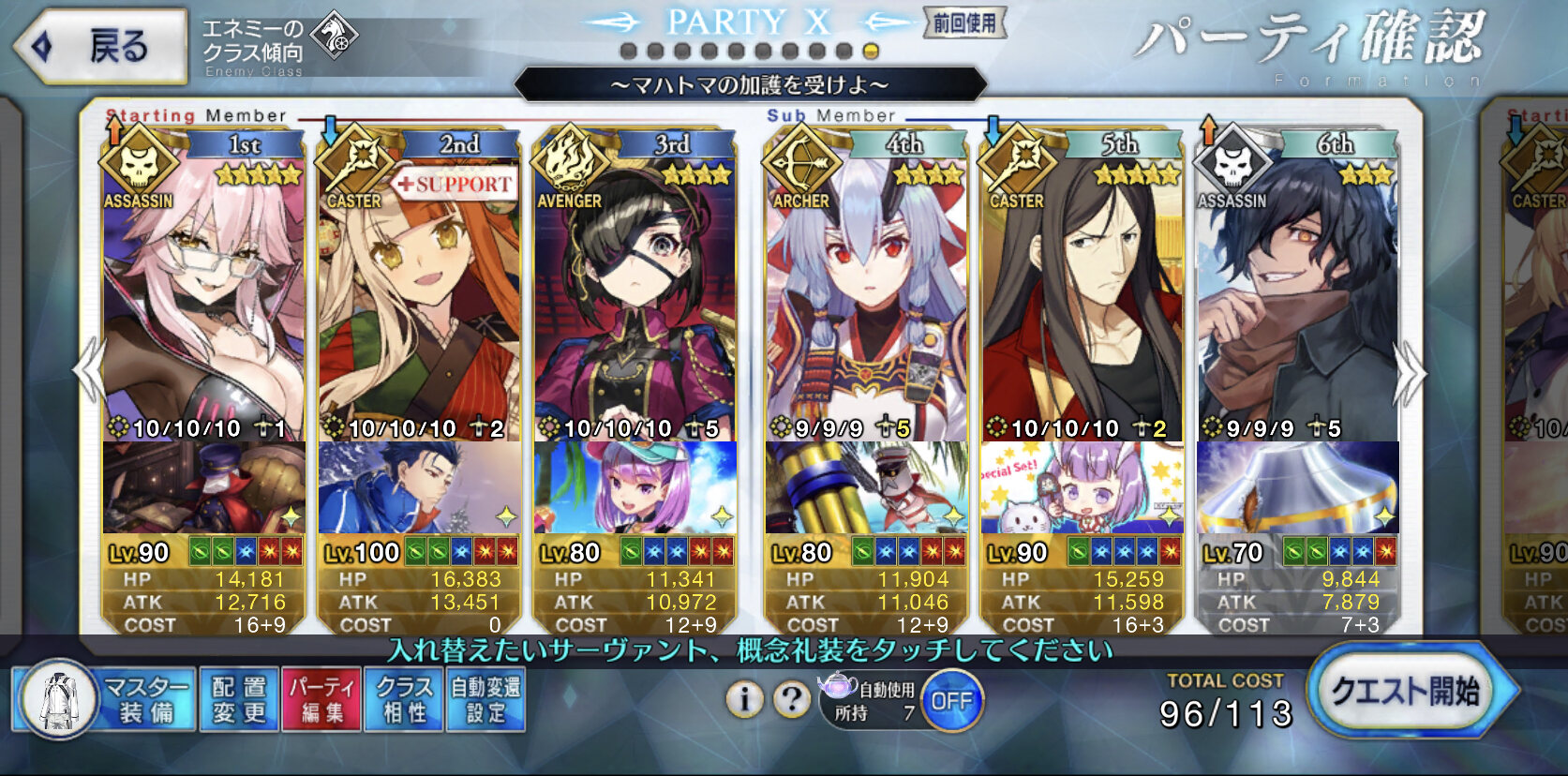This screenshot has width=1568, height=776.
Task: Choose the 6th slot Assassin servant card
Action: [x=1297, y=300]
